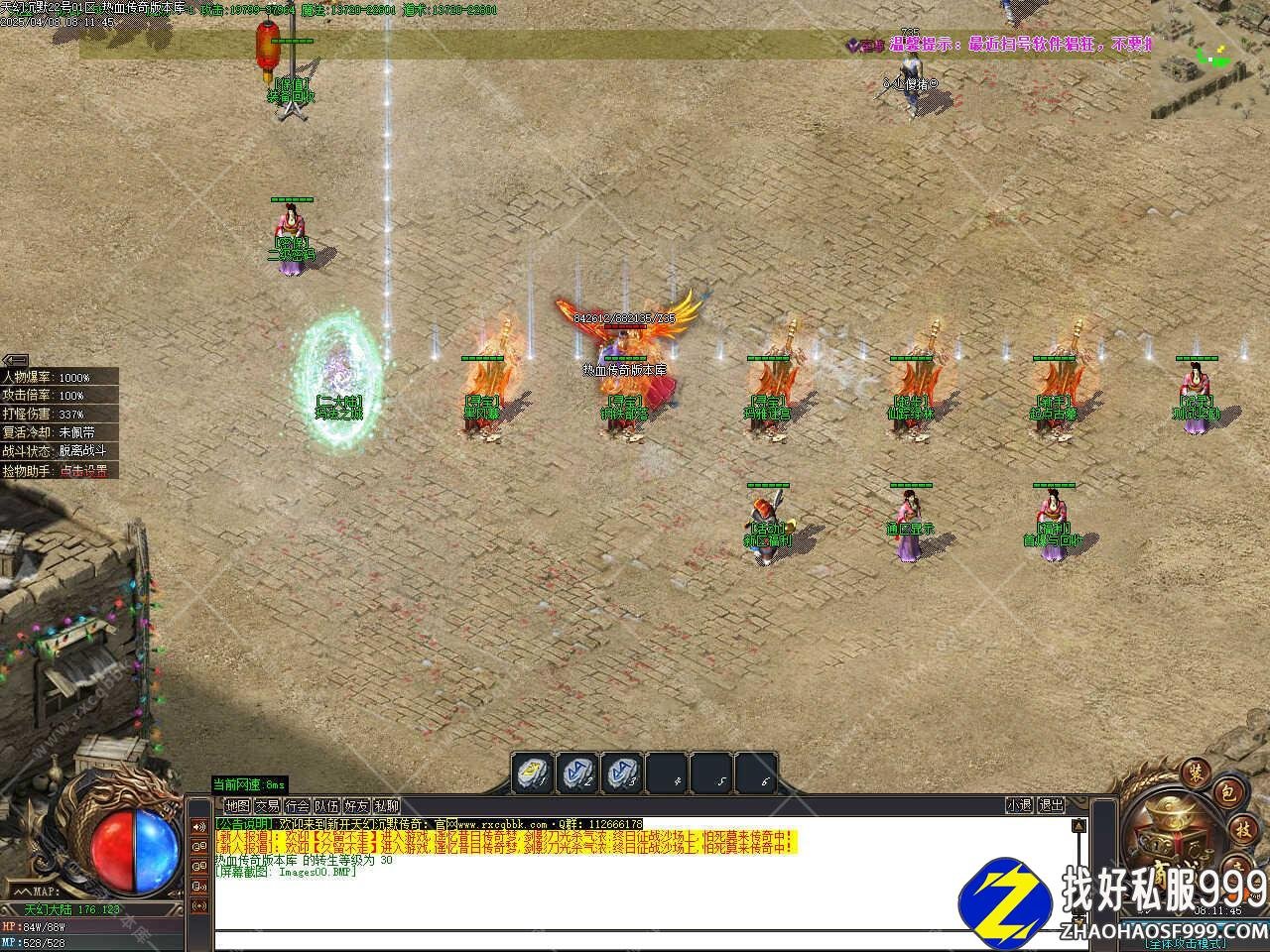The height and width of the screenshot is (952, 1270).
Task: Open the 地图 map button
Action: 237,806
